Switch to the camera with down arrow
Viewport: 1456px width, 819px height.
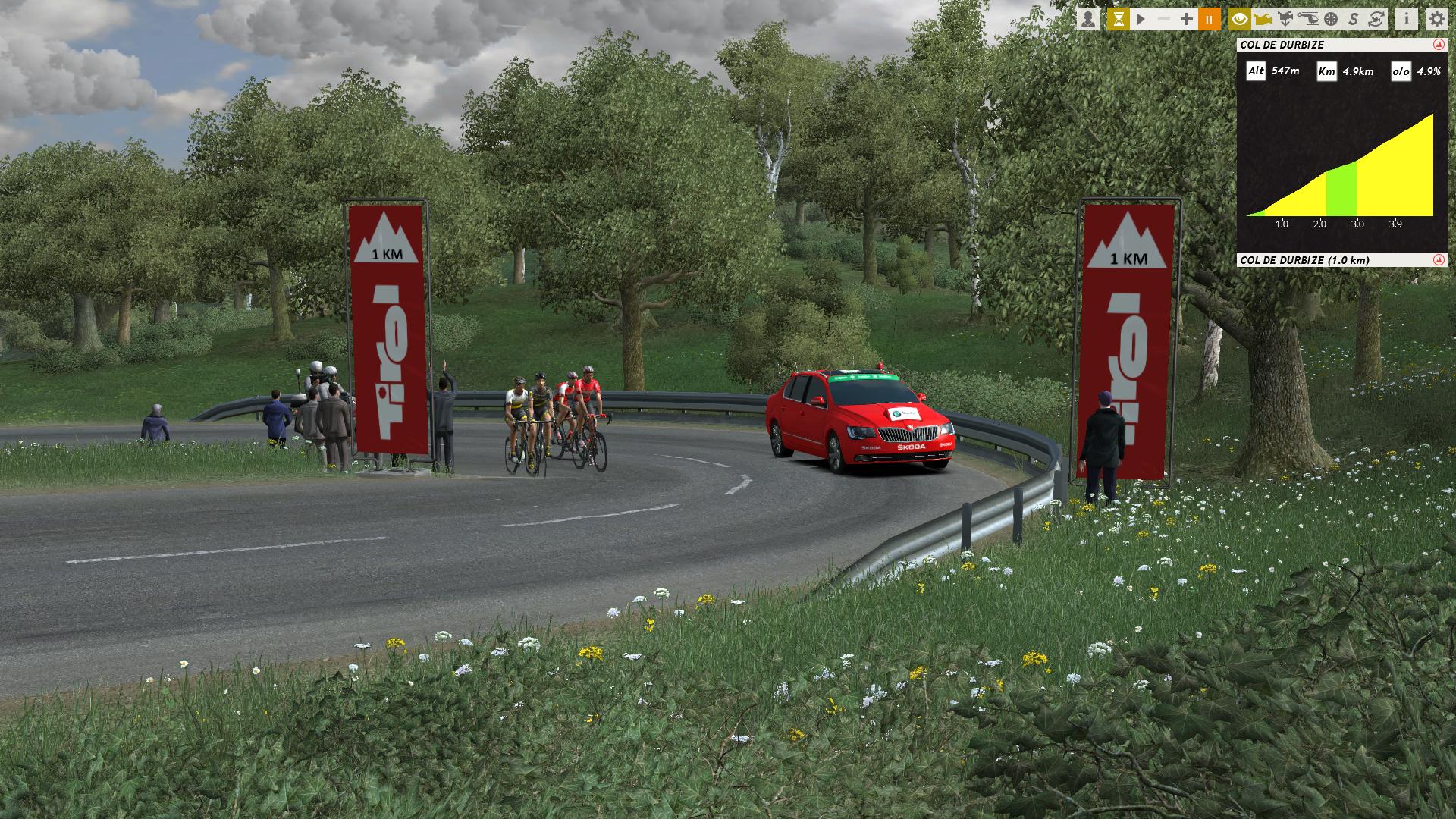[x=1285, y=19]
